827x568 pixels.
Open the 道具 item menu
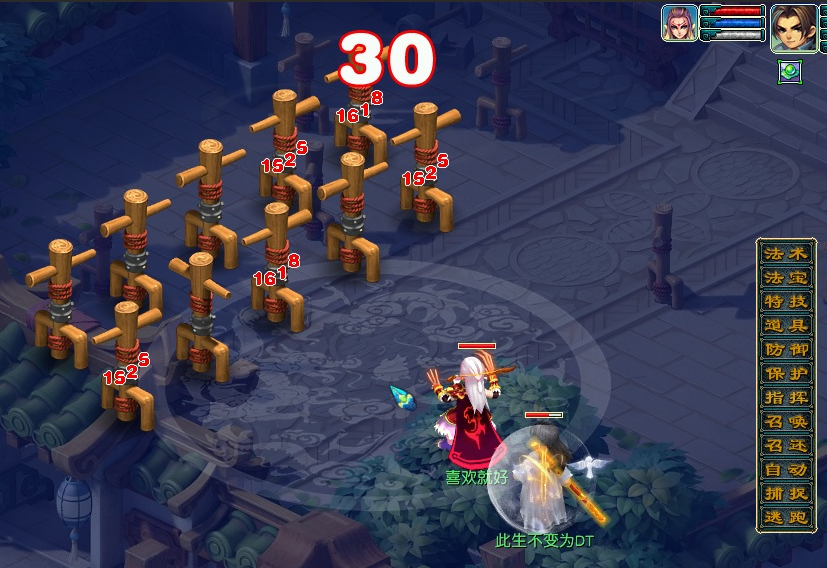coord(785,325)
